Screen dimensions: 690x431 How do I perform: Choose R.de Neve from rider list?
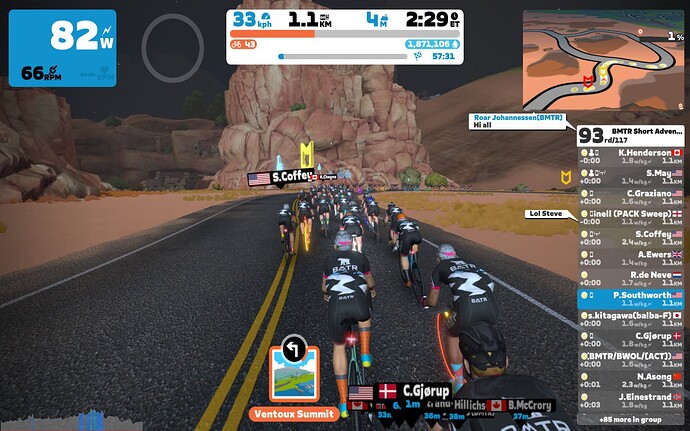point(630,277)
